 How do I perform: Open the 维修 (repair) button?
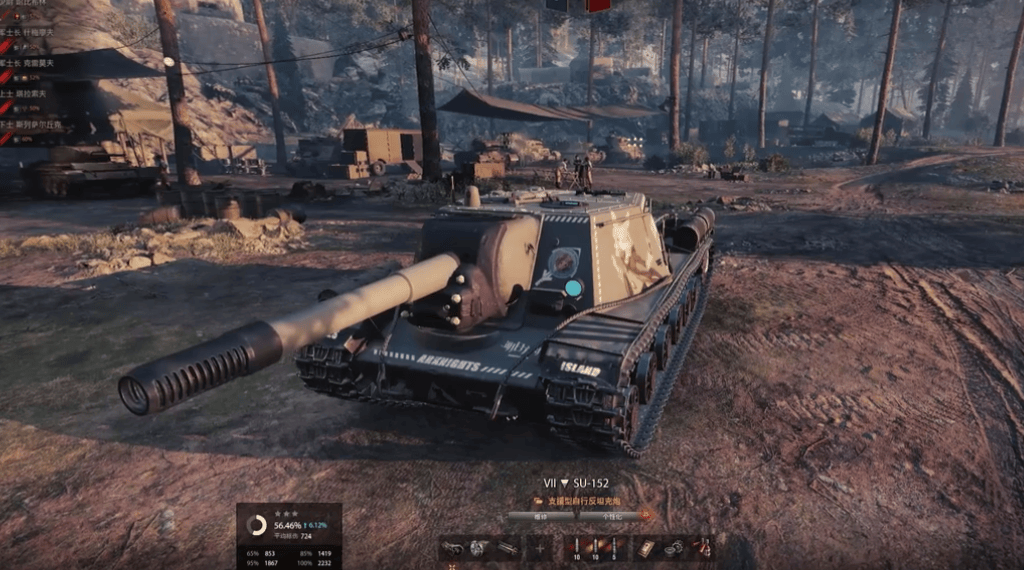tap(541, 516)
